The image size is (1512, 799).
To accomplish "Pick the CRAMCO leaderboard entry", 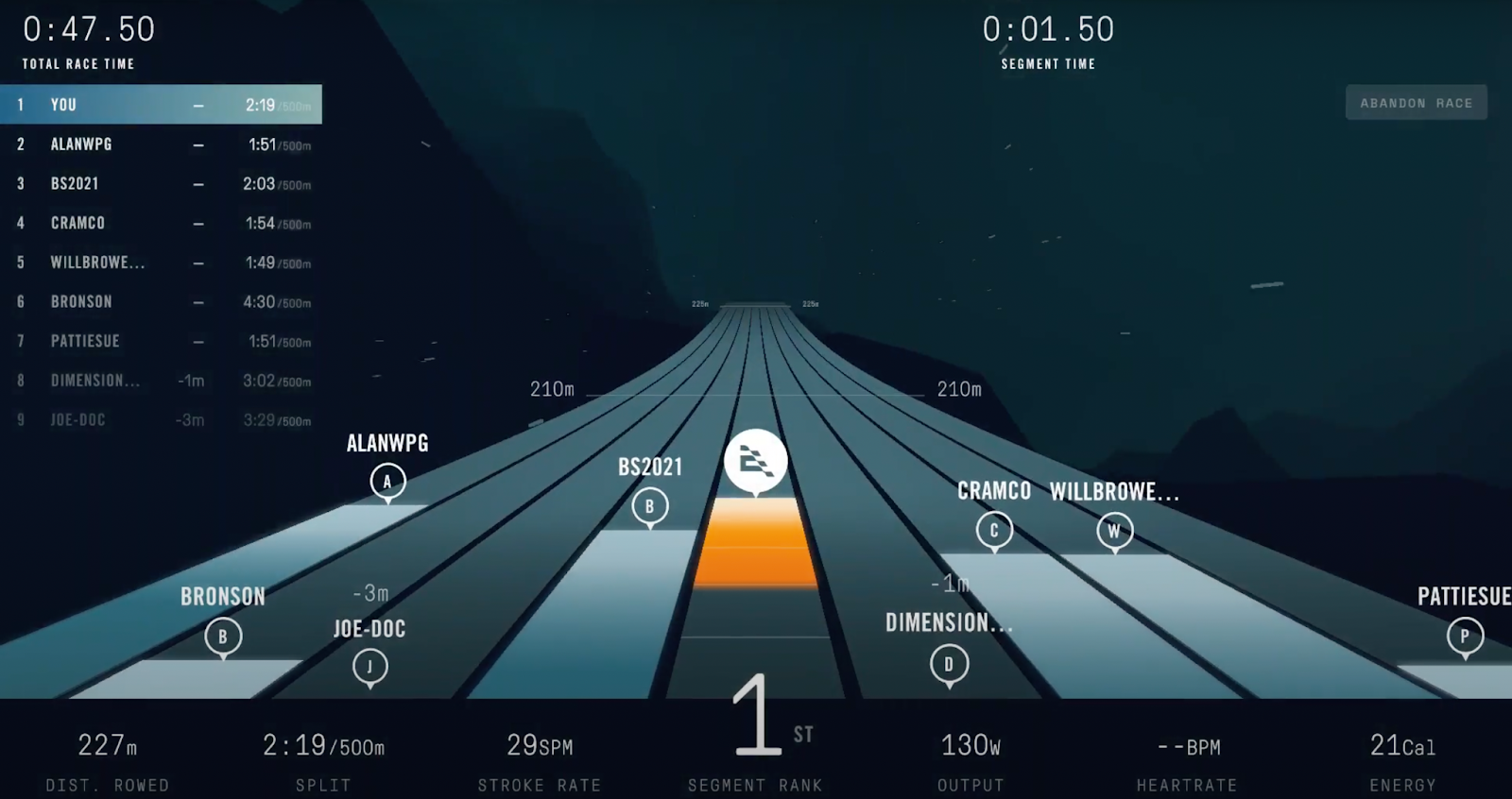I will 161,223.
